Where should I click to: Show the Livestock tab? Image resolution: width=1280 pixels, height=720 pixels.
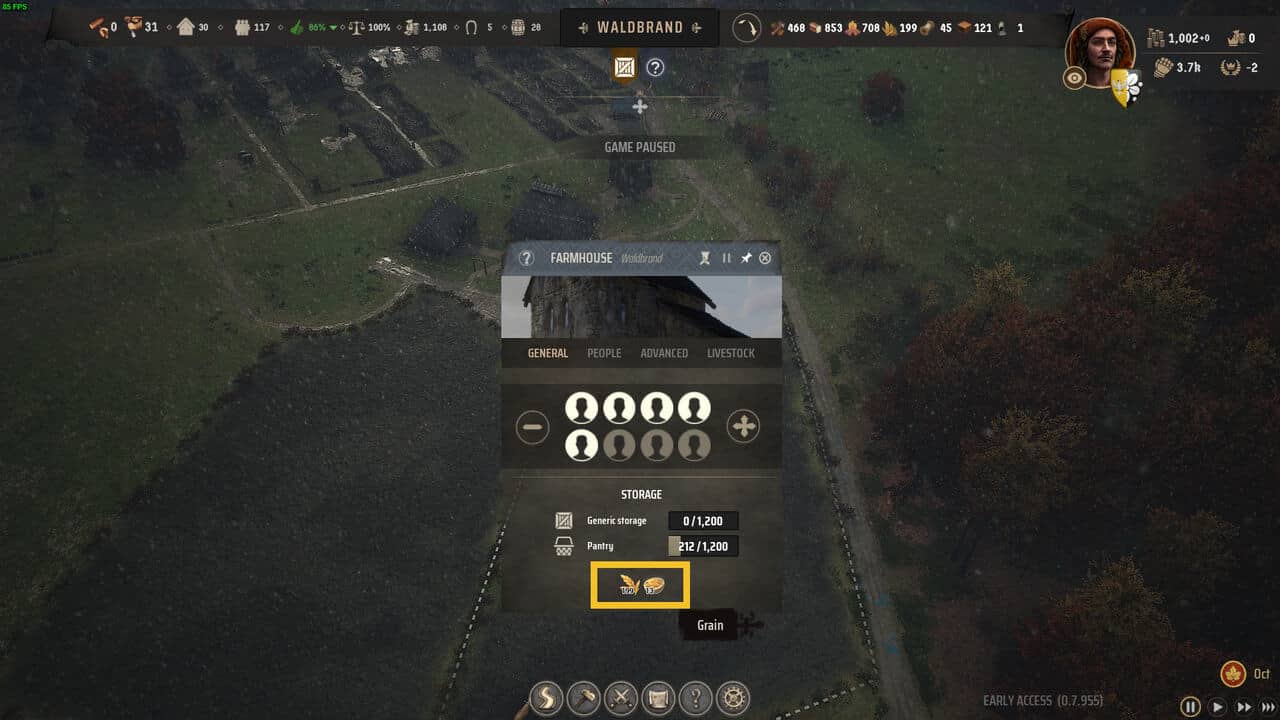tap(731, 353)
